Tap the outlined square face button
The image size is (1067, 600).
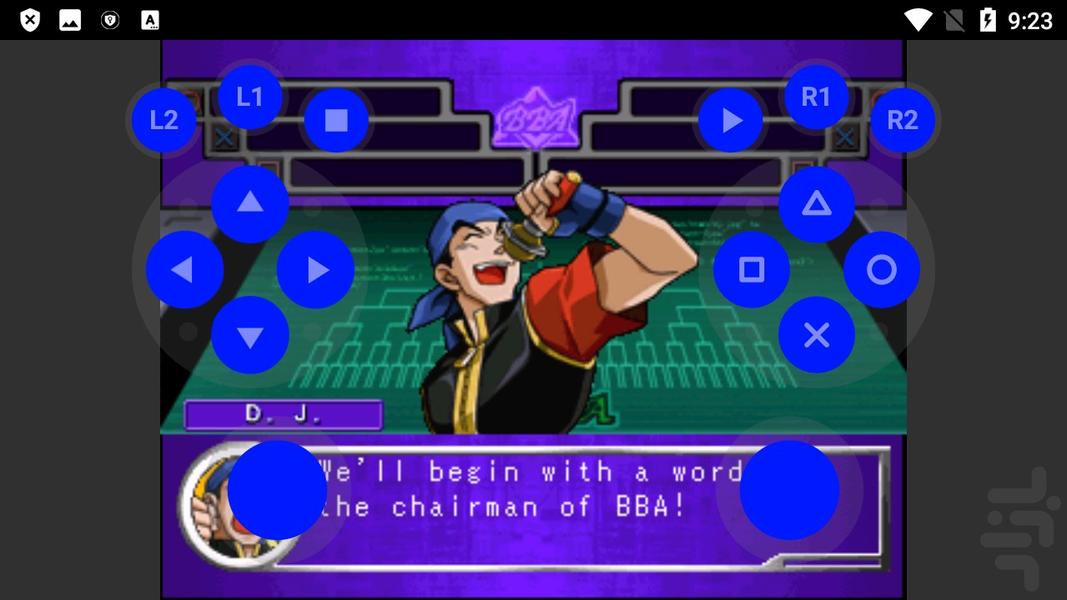click(751, 270)
